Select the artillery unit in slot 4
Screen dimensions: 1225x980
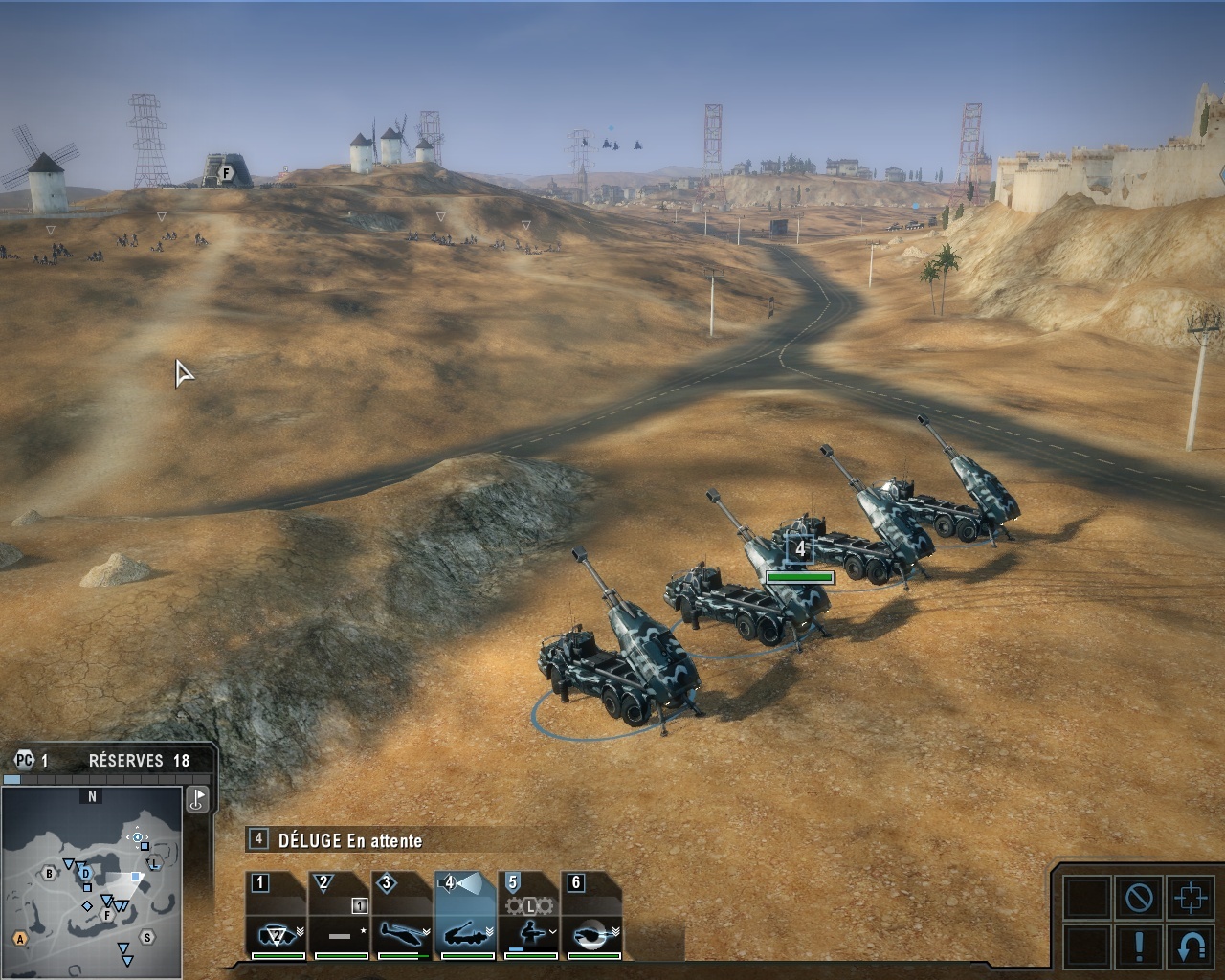466,917
